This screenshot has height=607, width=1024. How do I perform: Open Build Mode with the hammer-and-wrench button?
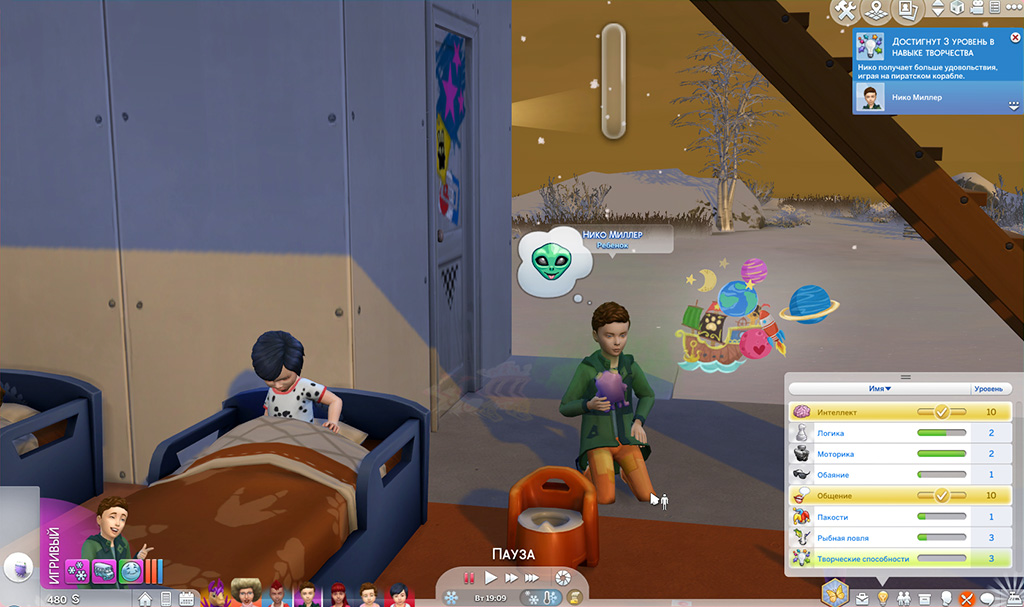pyautogui.click(x=845, y=10)
